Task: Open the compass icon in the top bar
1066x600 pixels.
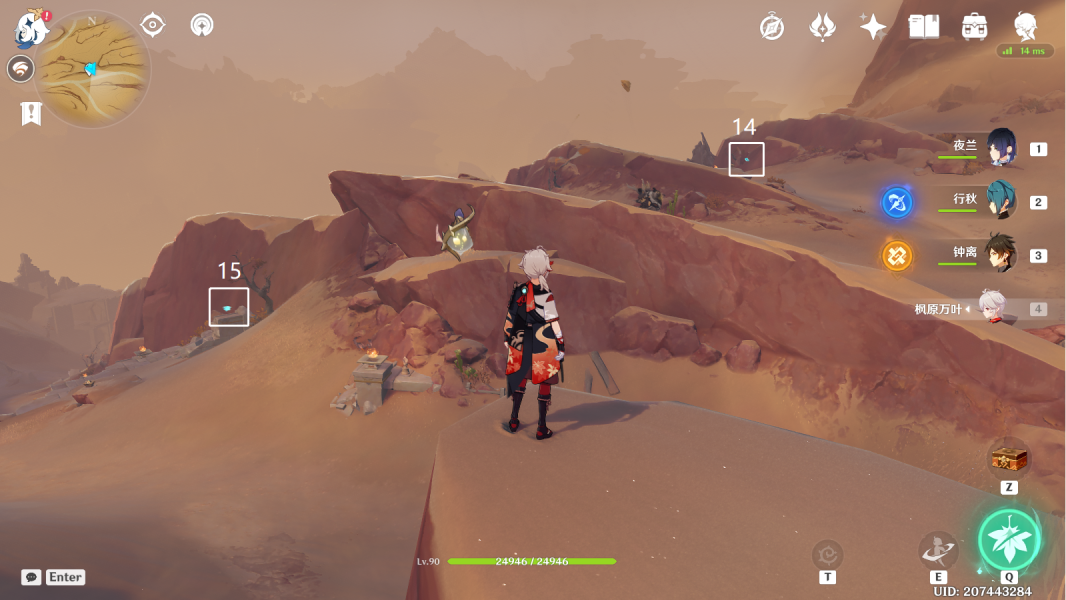Action: point(772,27)
